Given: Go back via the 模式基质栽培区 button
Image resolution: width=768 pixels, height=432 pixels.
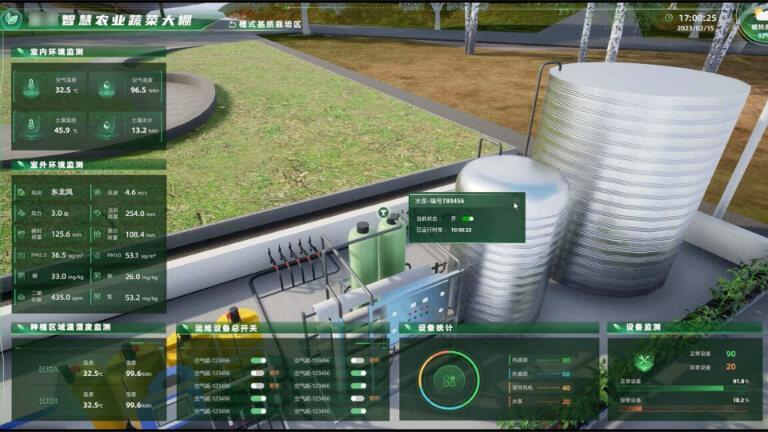Looking at the screenshot, I should [264, 23].
